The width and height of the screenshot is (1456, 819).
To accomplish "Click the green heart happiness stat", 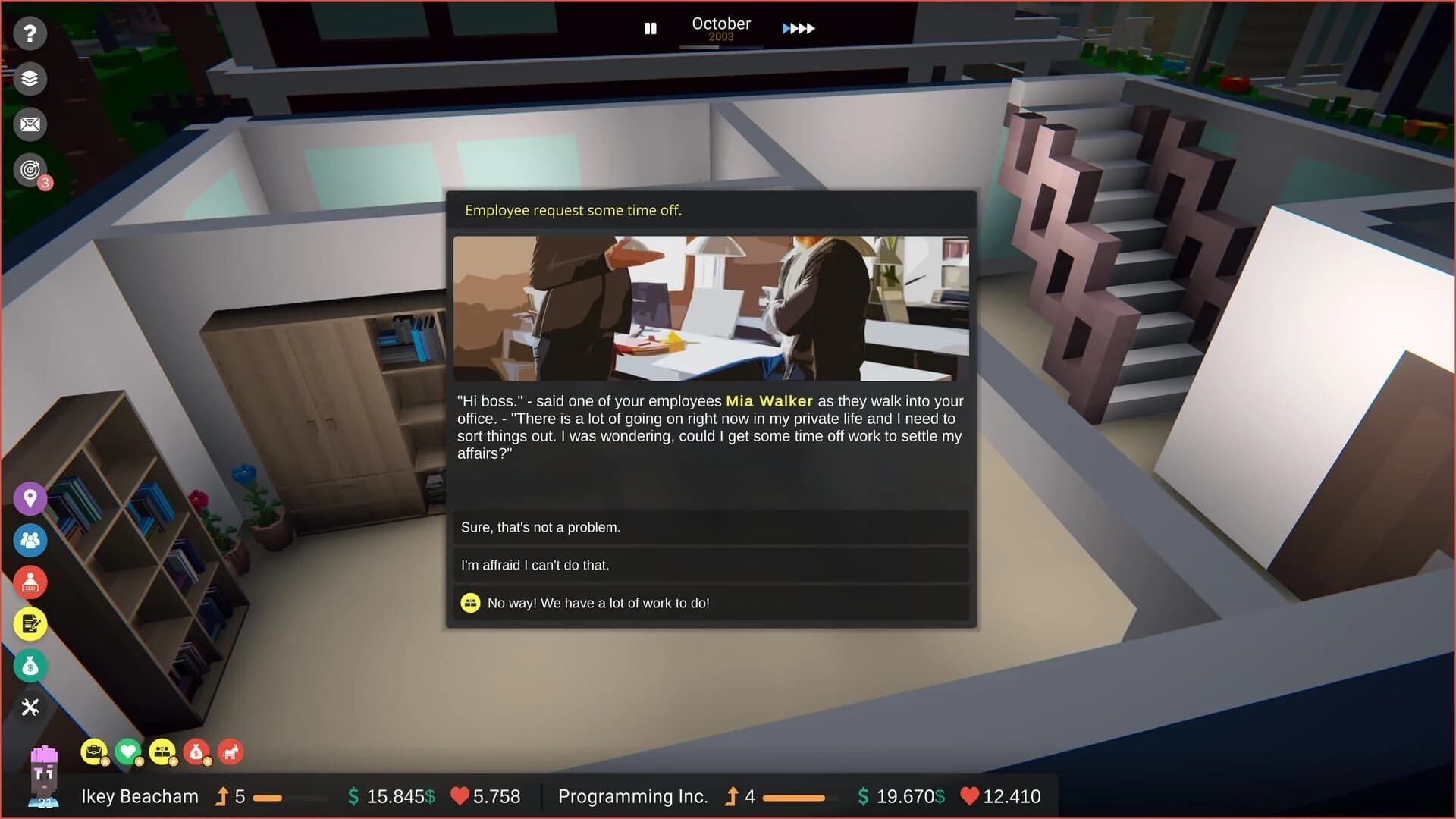I will [x=127, y=752].
